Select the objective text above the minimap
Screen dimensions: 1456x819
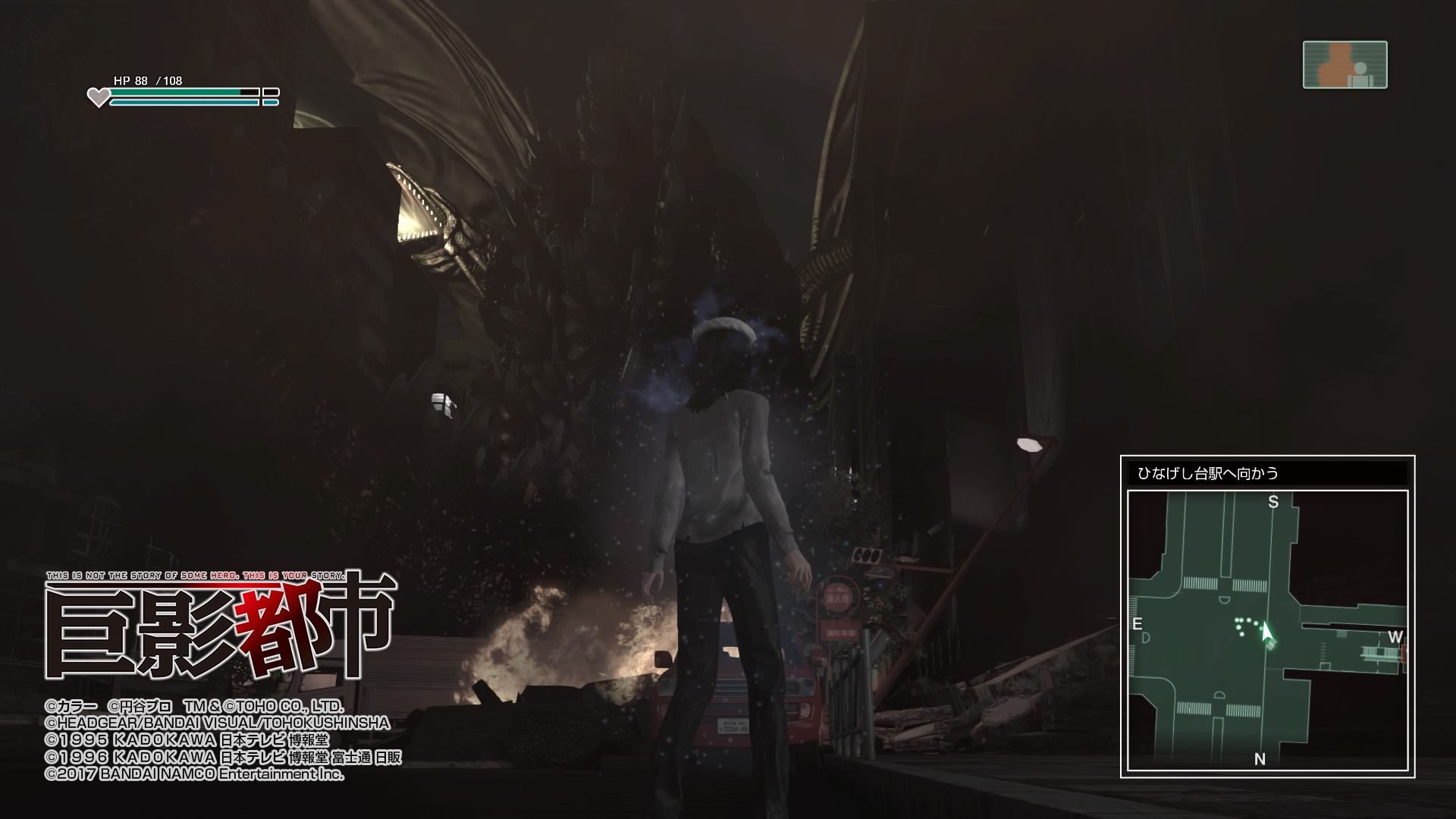point(1208,474)
